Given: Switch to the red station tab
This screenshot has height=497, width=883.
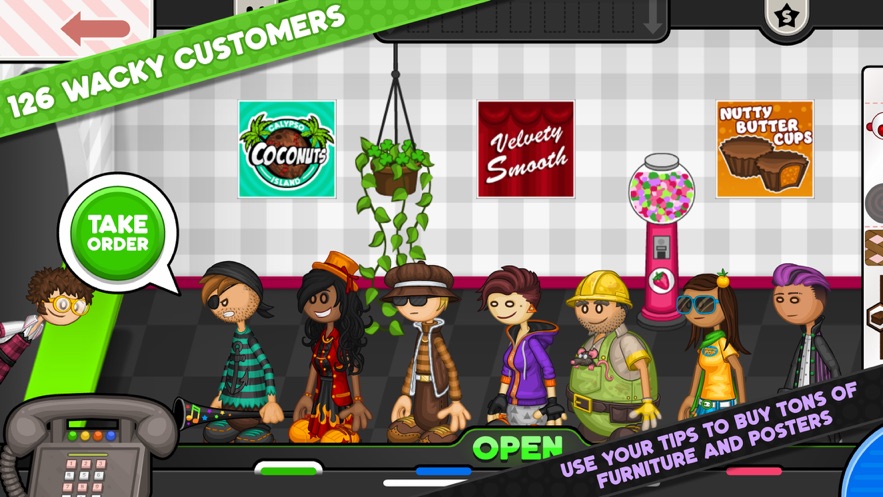Looking at the screenshot, I should [x=753, y=471].
